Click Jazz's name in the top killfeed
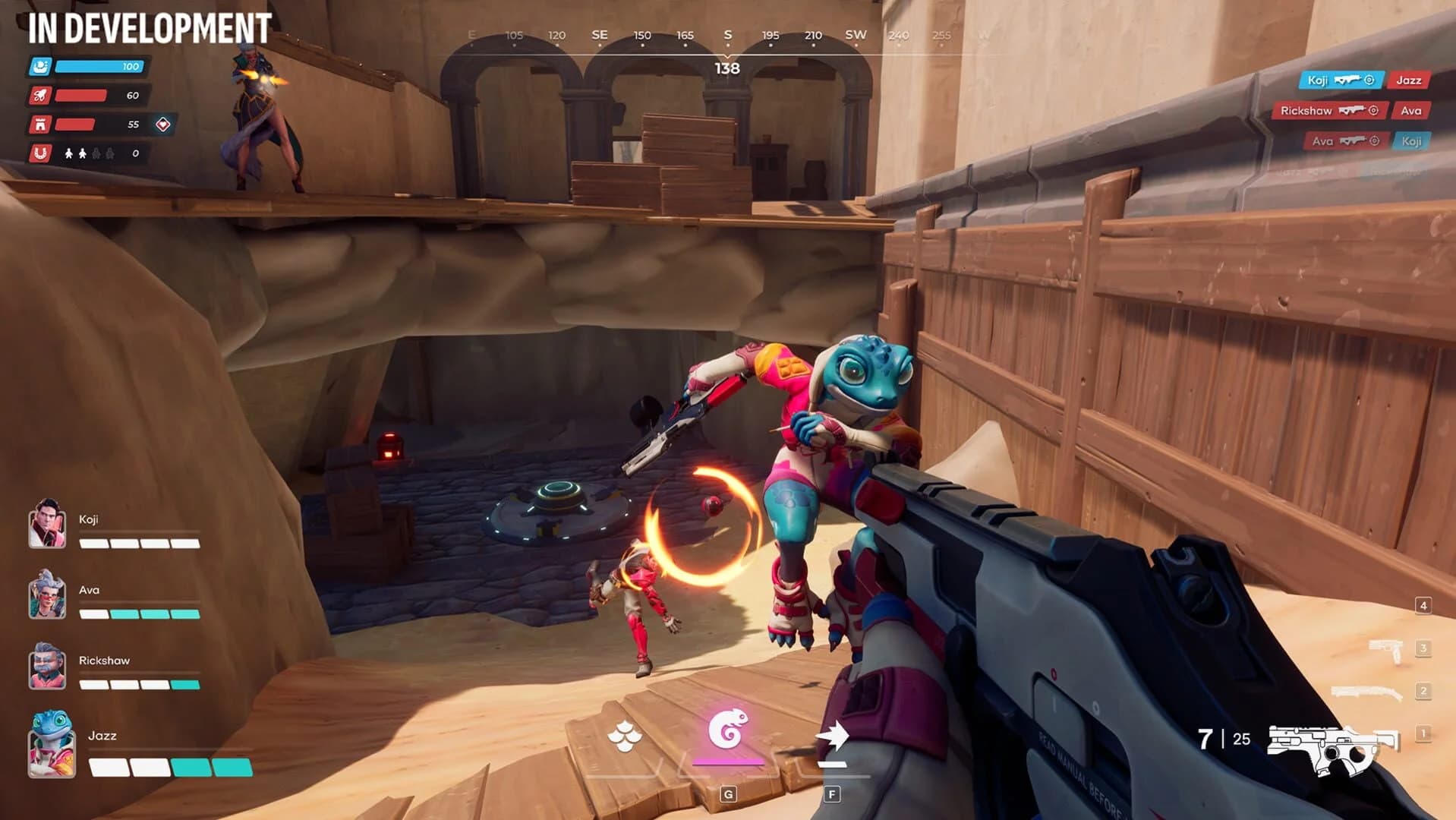The height and width of the screenshot is (820, 1456). tap(1409, 80)
